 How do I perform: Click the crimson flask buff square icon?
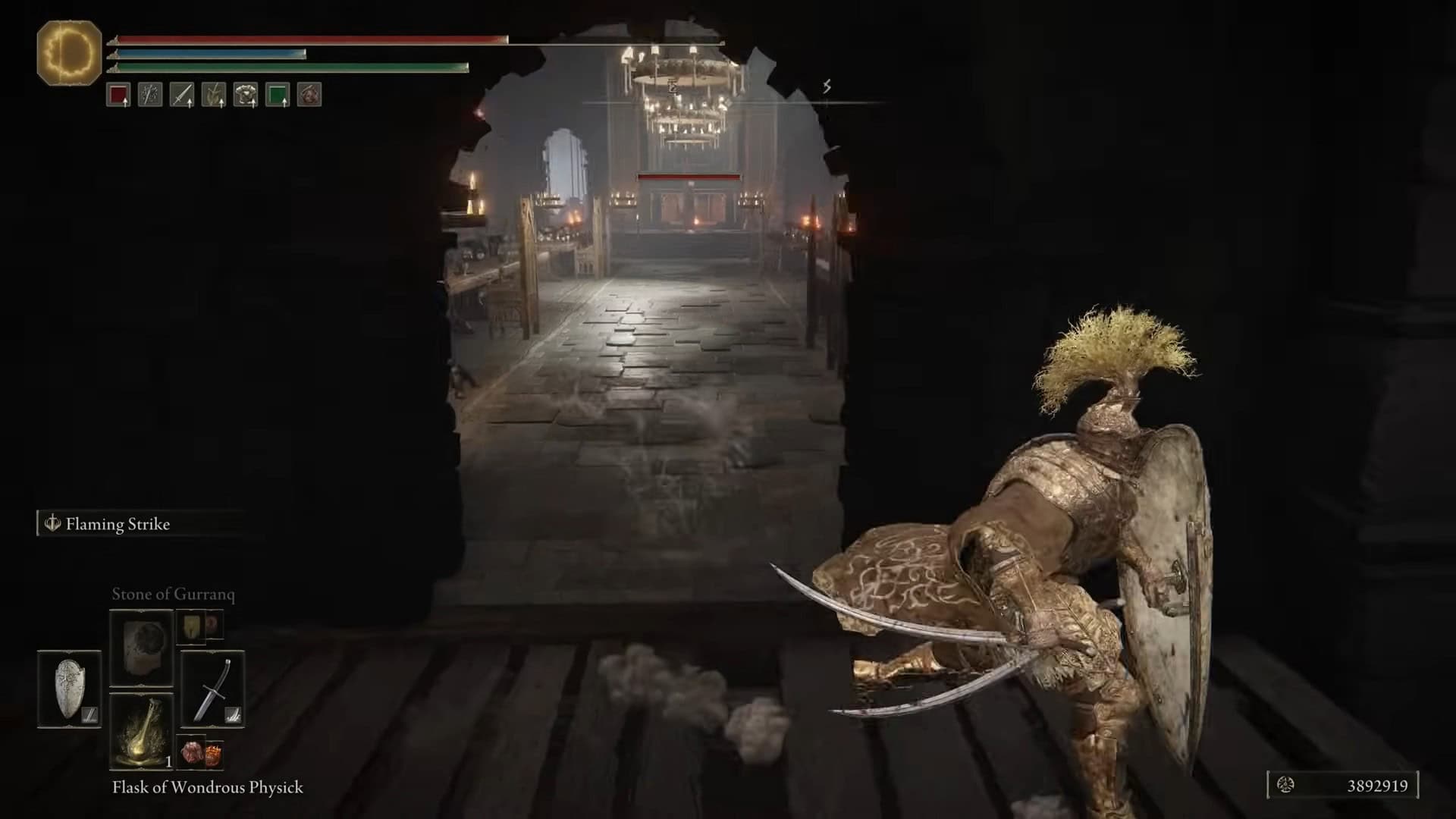(x=118, y=95)
